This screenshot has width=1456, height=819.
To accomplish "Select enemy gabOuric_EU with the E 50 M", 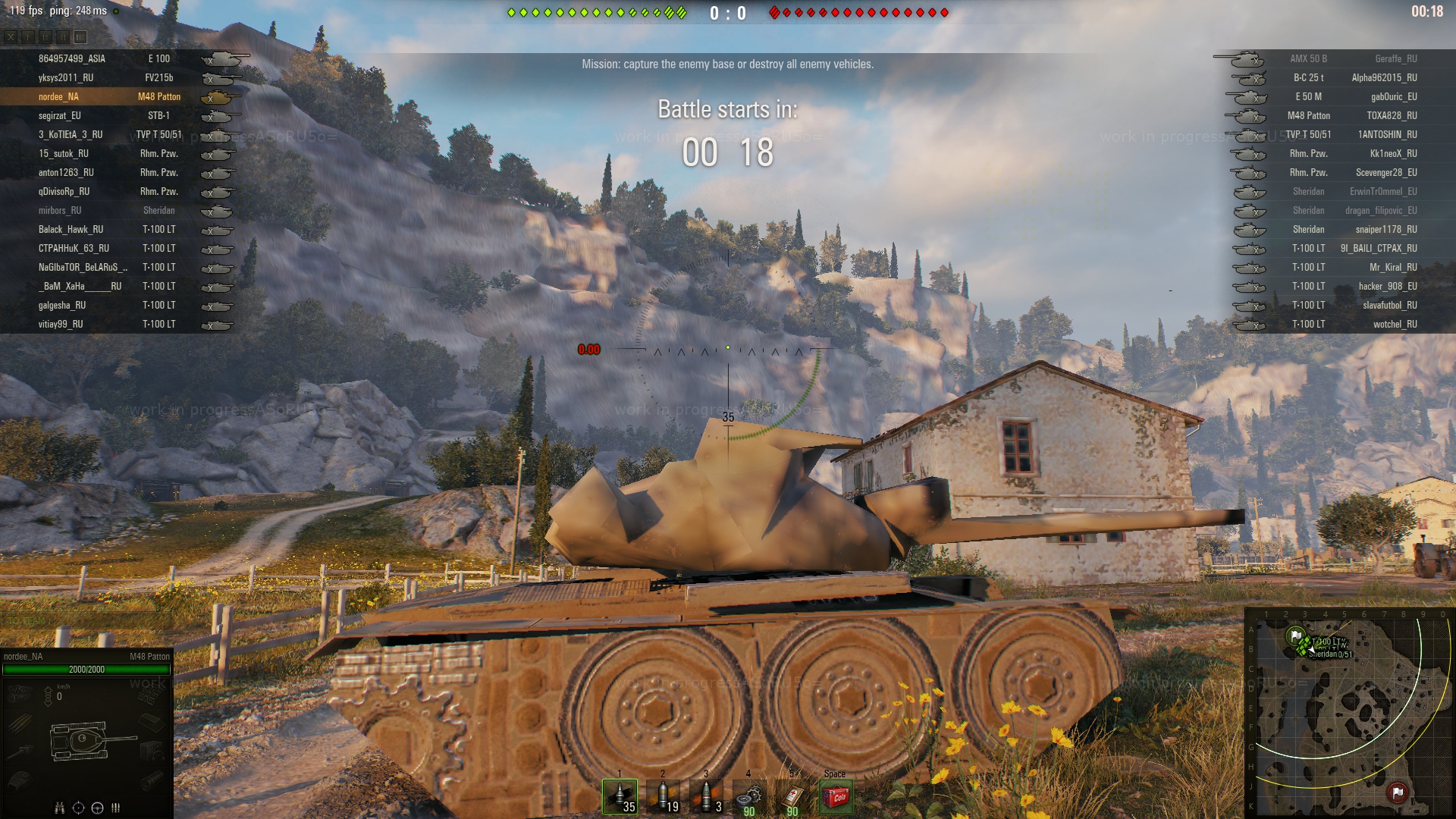I will [1393, 96].
